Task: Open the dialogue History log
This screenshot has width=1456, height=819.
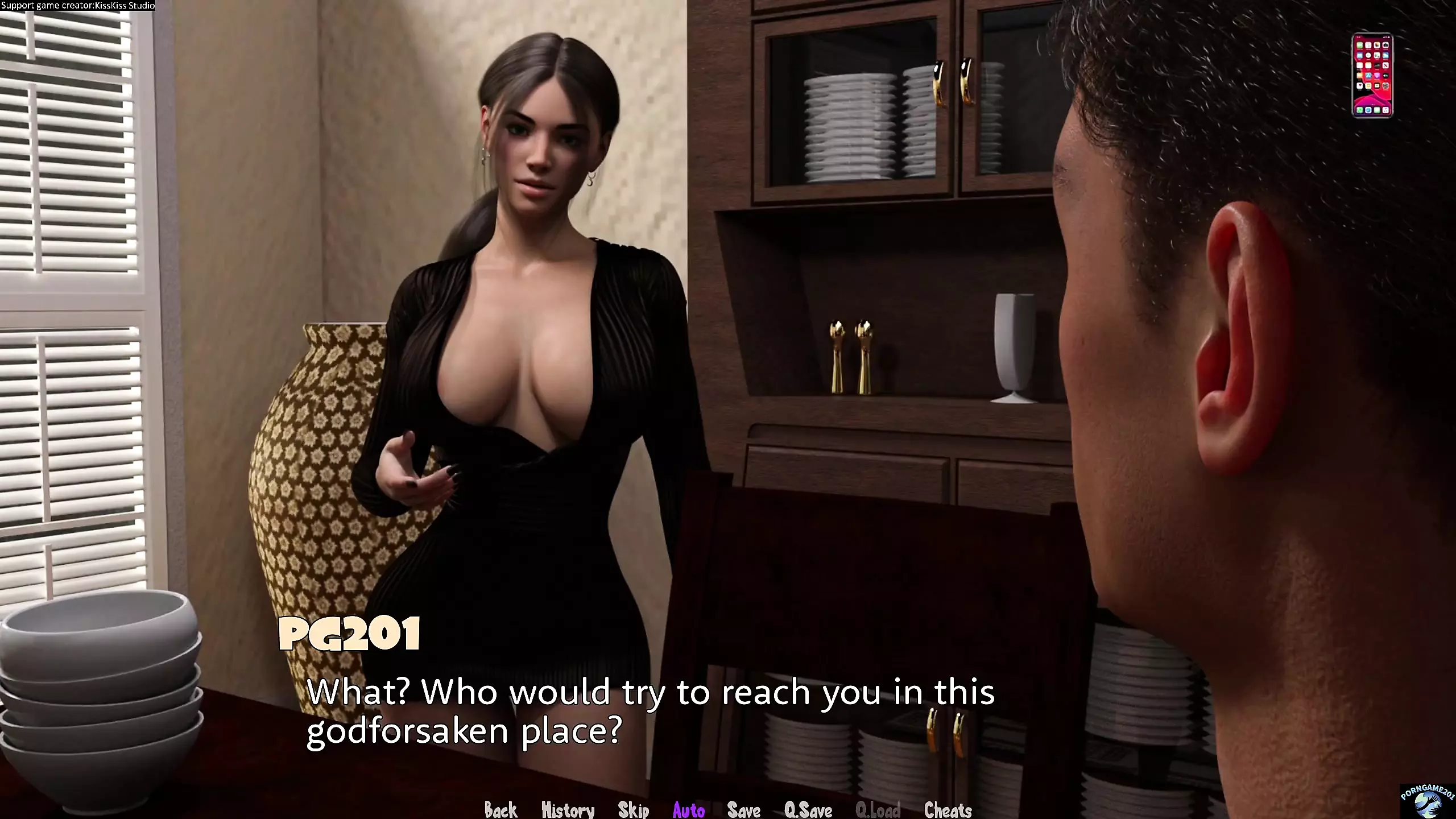Action: pos(568,809)
